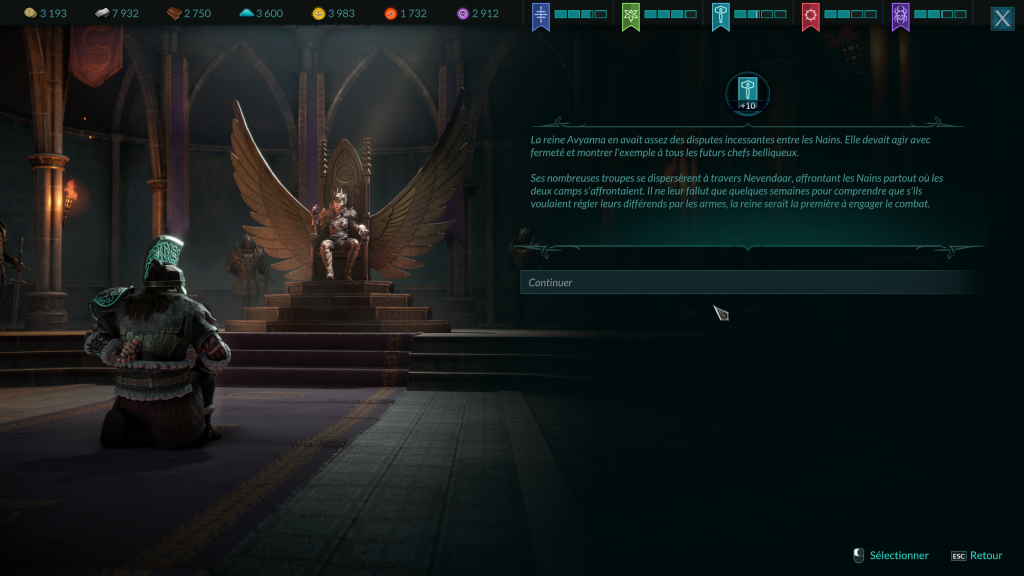Select the teal hammer faction banner
This screenshot has height=576, width=1024.
[x=721, y=16]
